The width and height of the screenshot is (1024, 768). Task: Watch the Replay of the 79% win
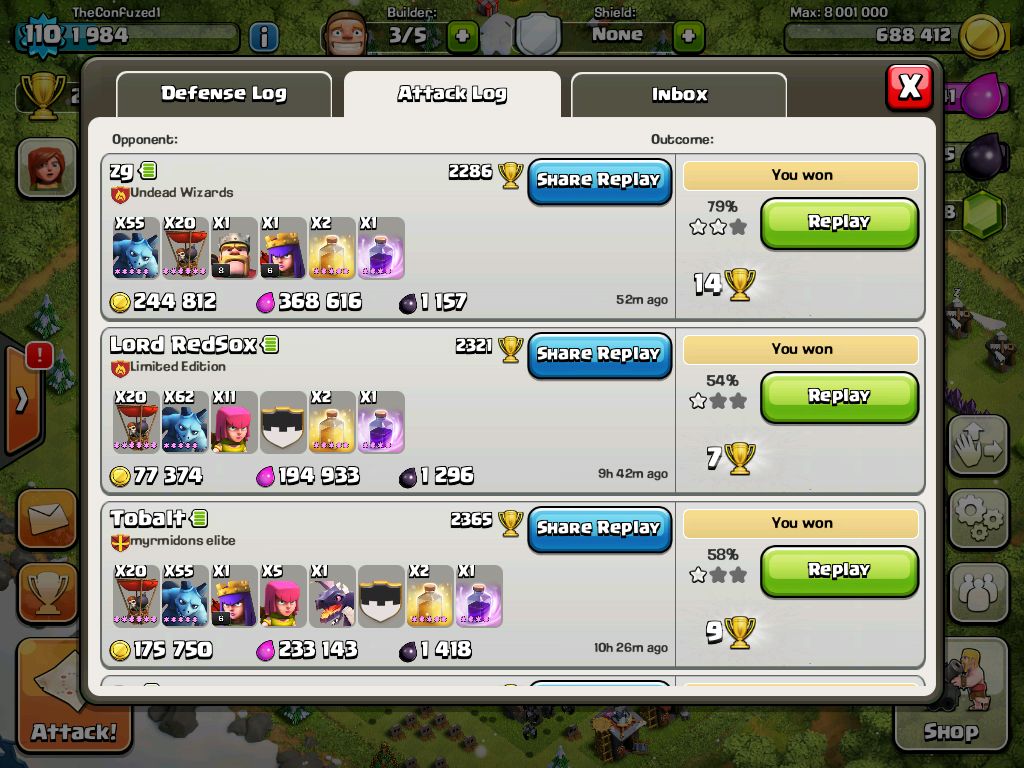click(839, 223)
